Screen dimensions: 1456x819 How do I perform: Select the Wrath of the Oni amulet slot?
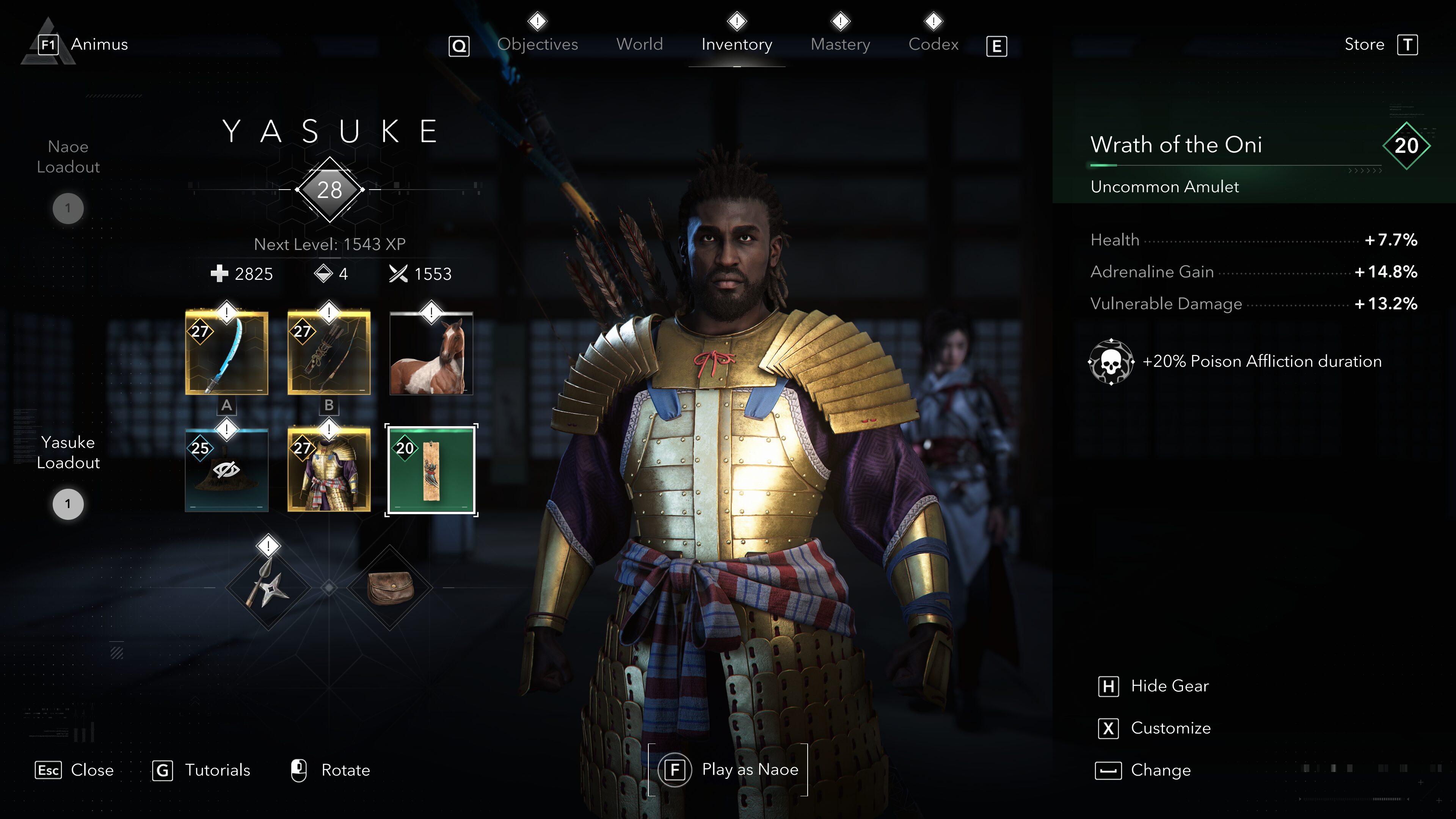[431, 470]
